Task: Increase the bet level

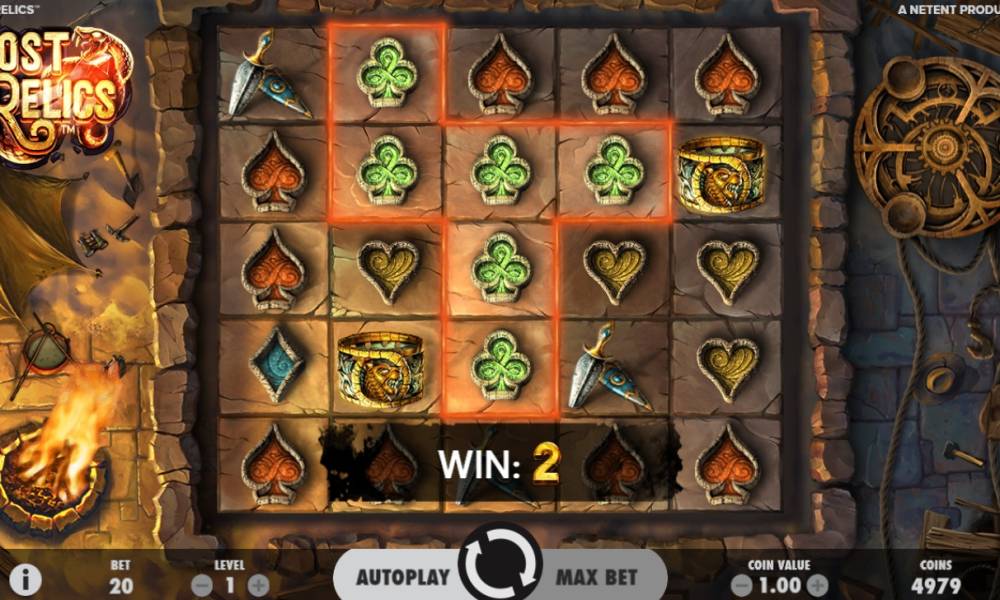Action: (x=258, y=585)
